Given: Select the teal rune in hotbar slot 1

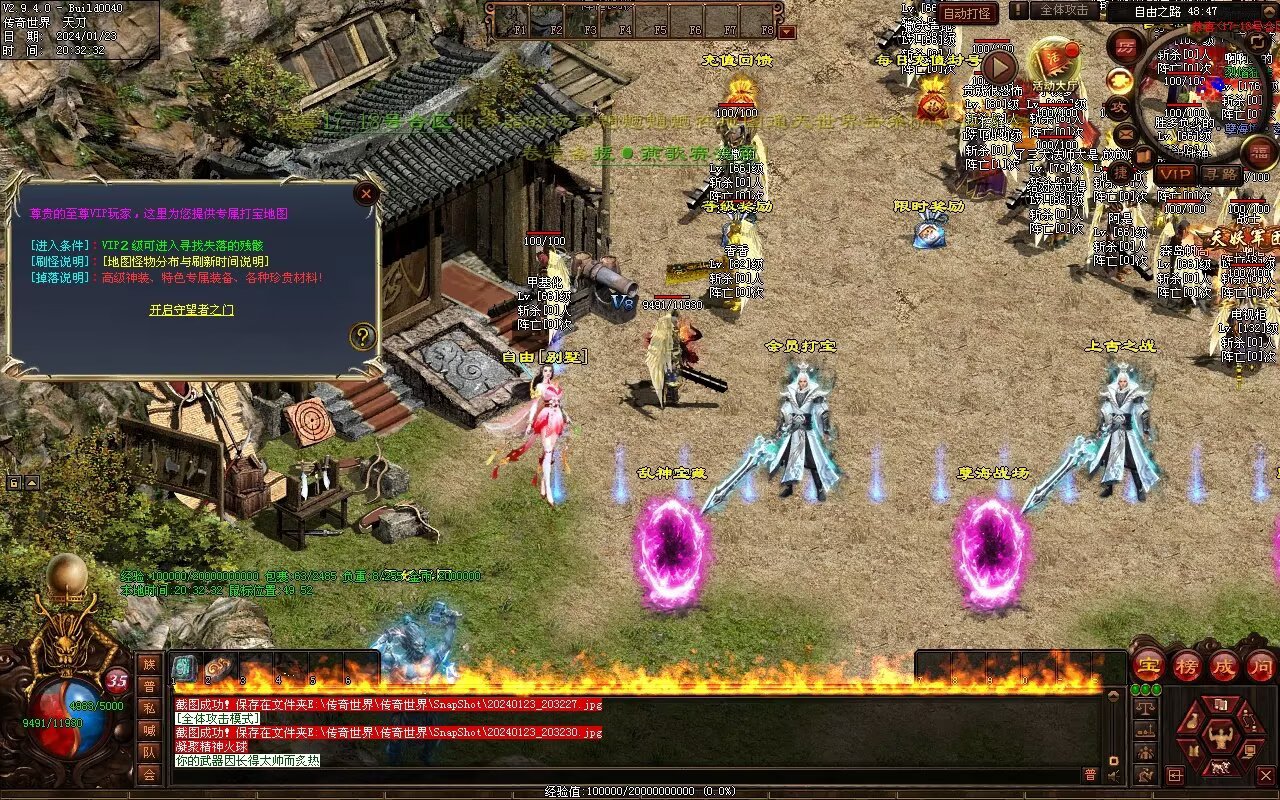Looking at the screenshot, I should [x=186, y=668].
